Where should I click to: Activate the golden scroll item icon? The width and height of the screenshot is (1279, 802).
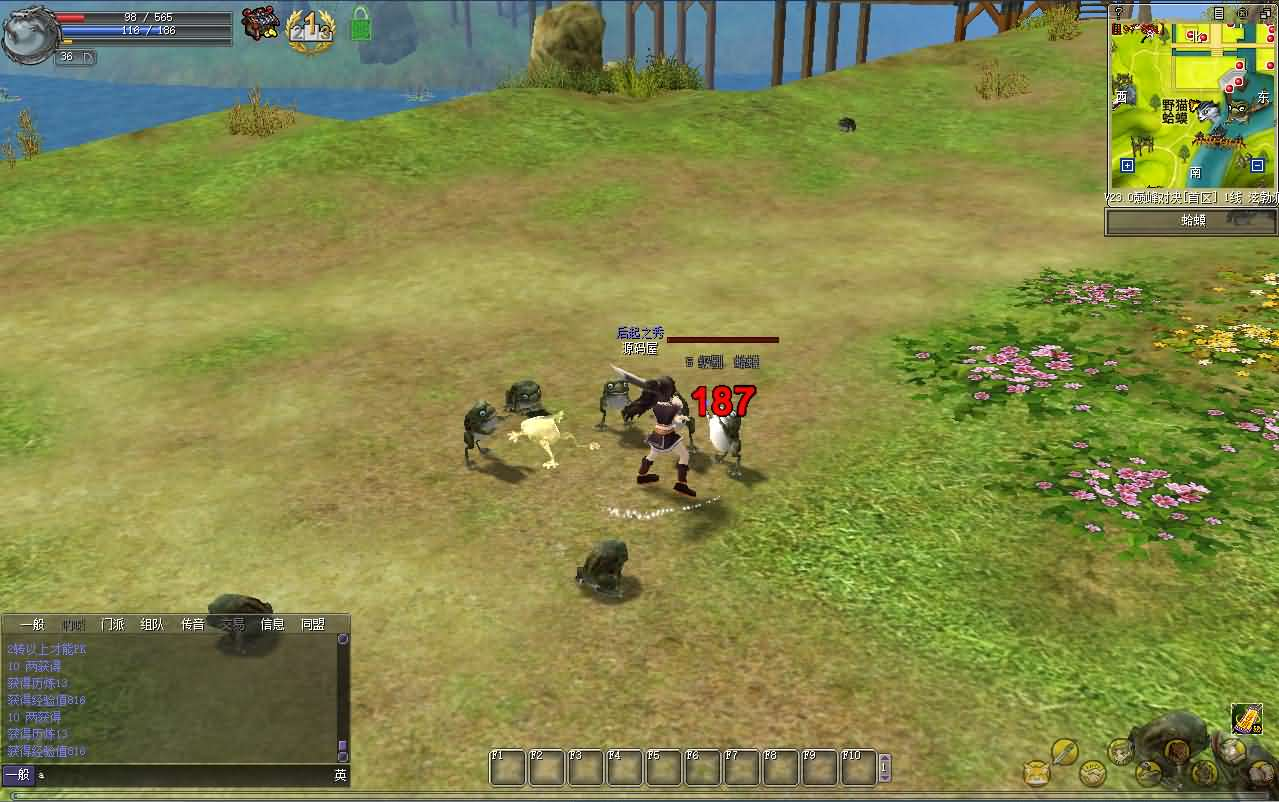1246,719
